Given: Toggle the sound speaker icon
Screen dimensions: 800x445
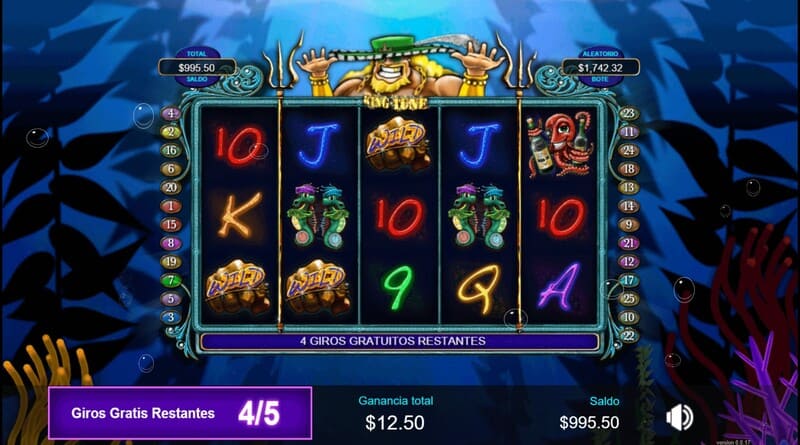Looking at the screenshot, I should [680, 417].
